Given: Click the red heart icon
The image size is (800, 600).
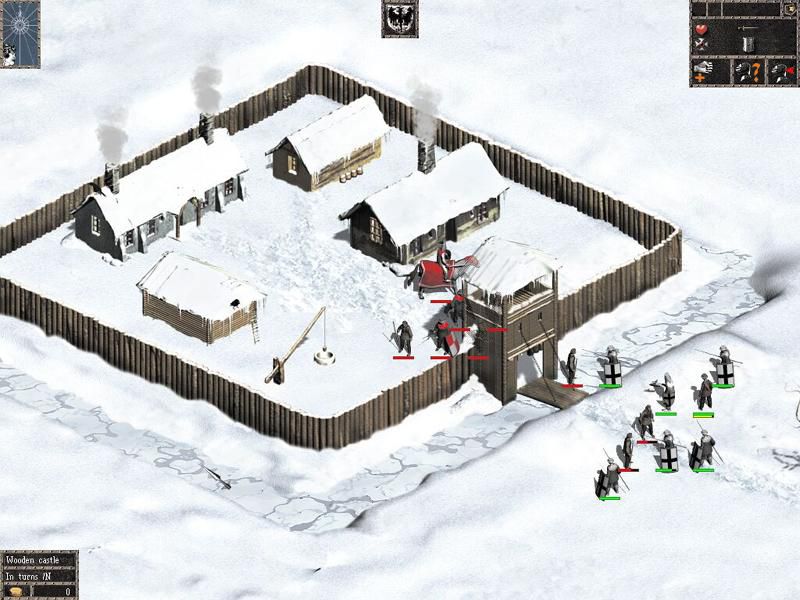Looking at the screenshot, I should (701, 29).
